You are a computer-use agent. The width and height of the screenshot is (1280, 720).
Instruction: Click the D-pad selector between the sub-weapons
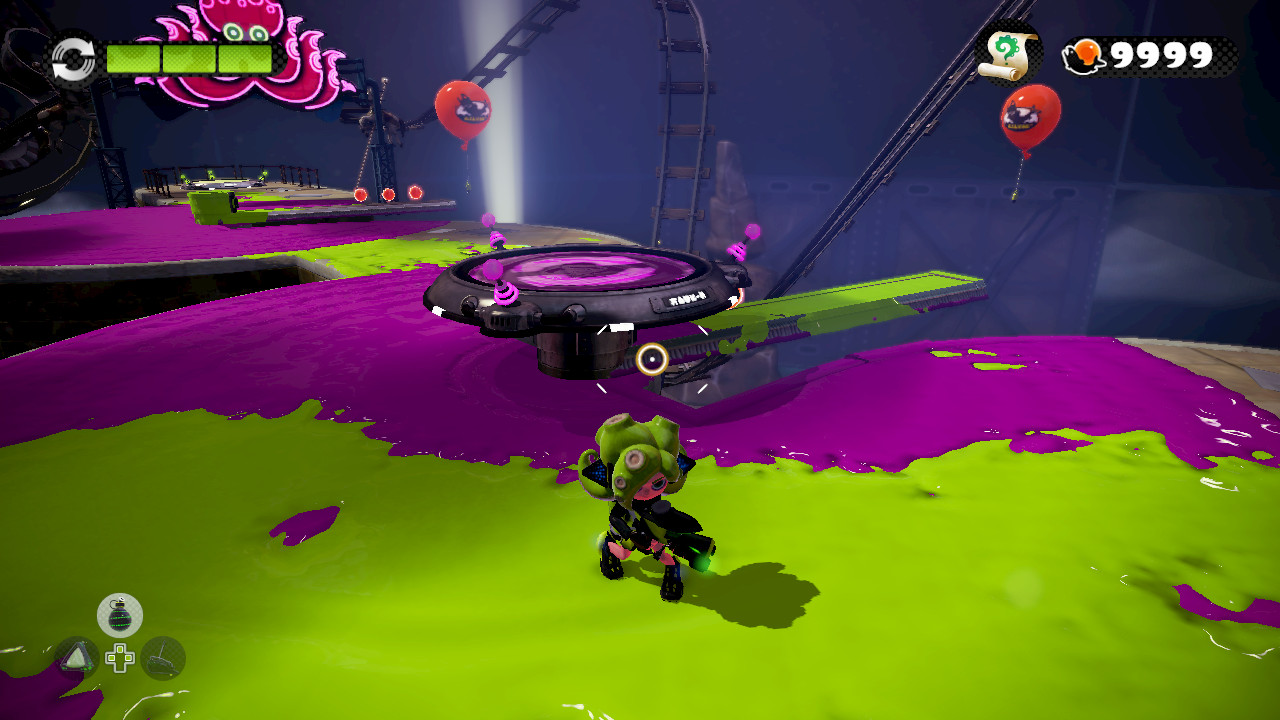point(120,657)
